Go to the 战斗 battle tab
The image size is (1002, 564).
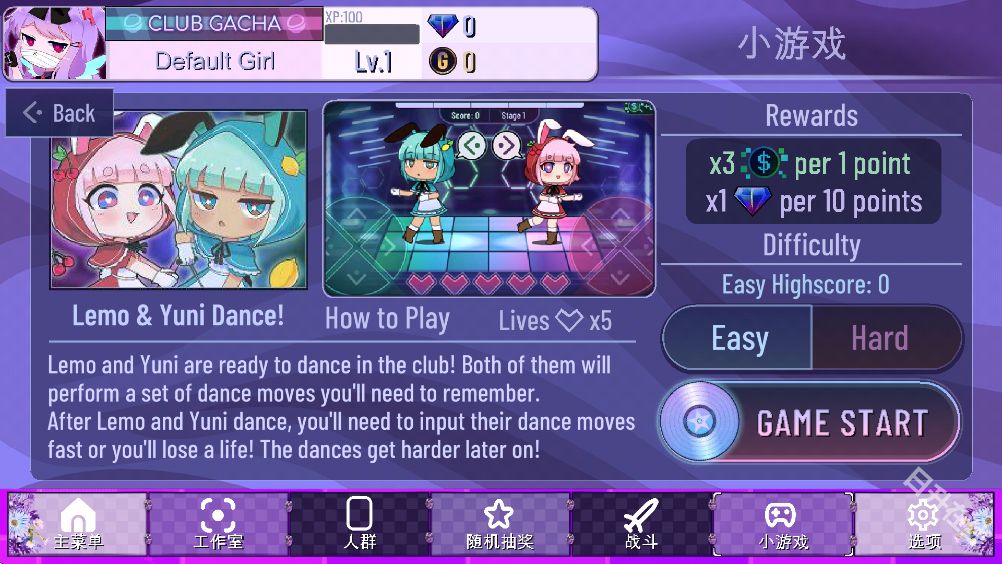click(641, 524)
